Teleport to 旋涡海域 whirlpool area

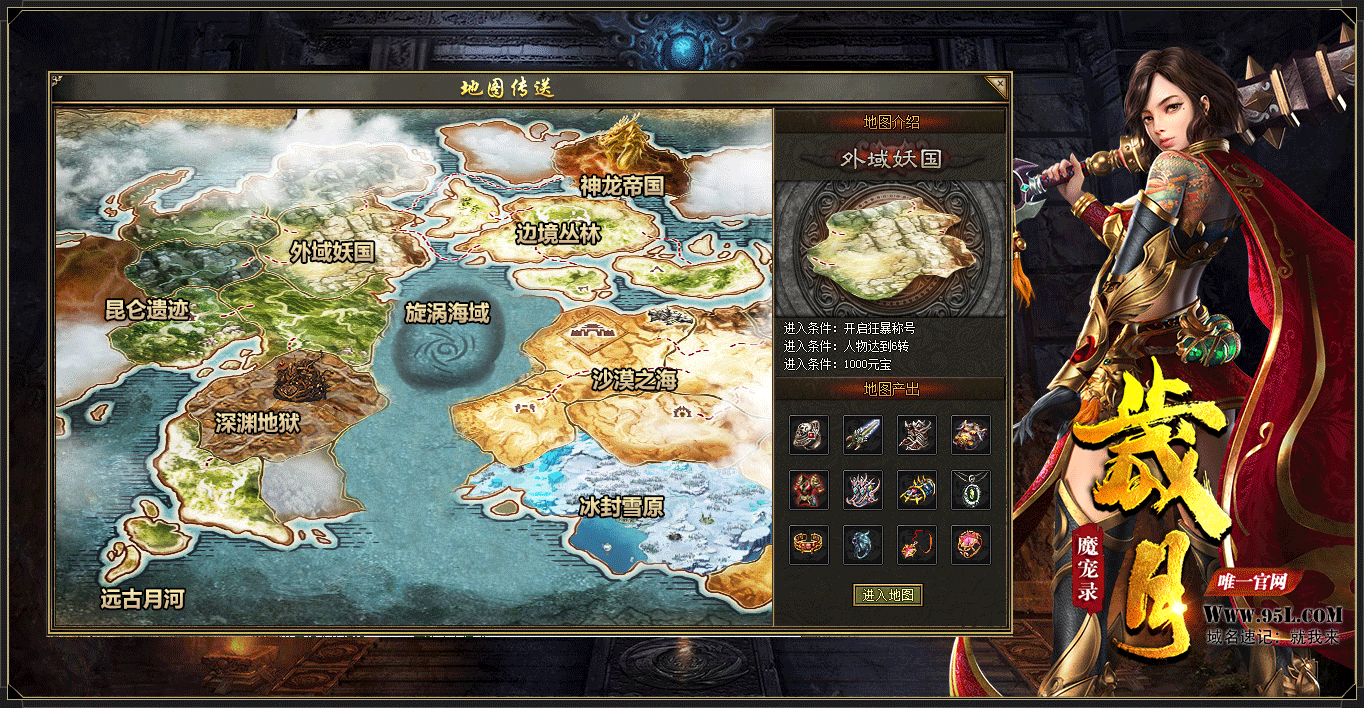[x=447, y=313]
